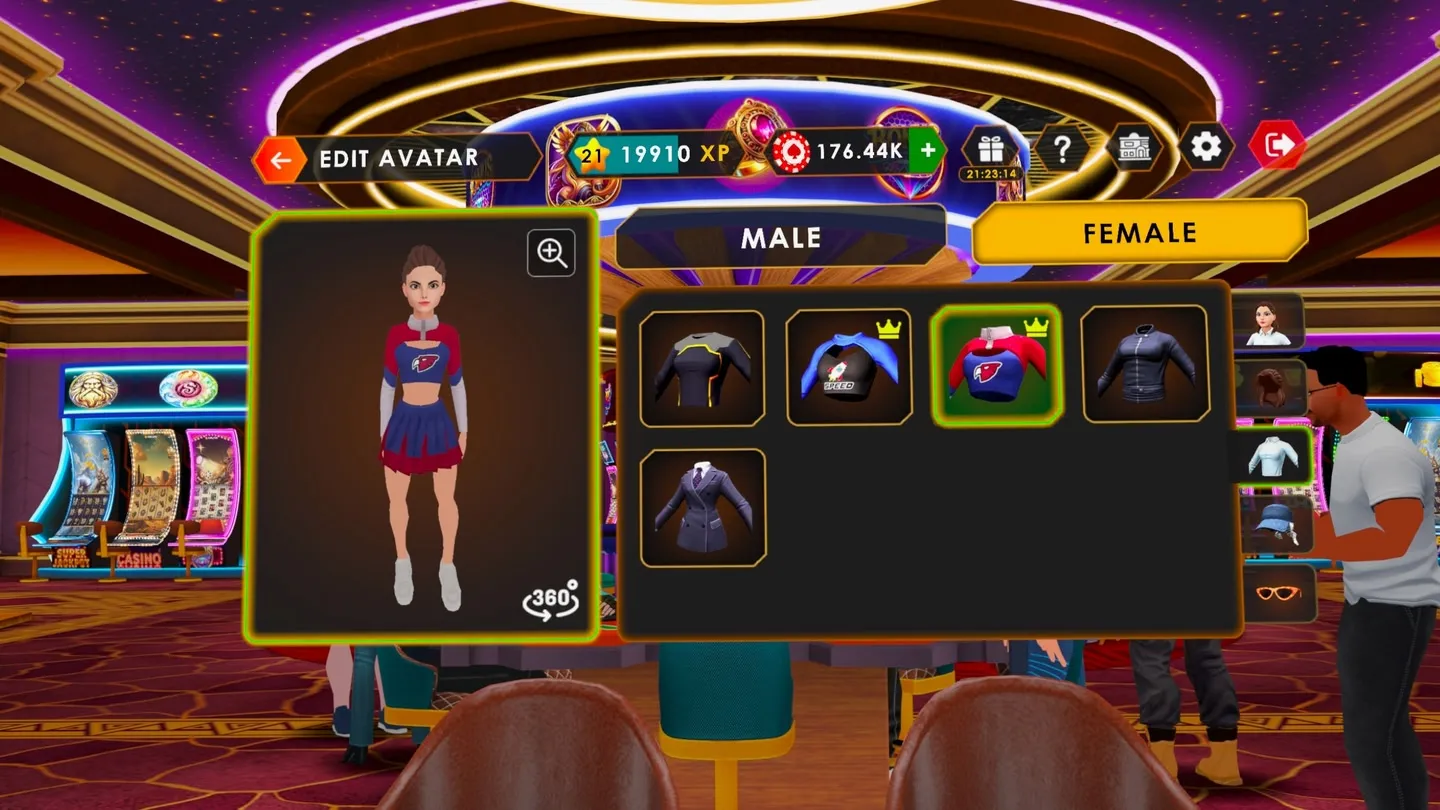Open the hats category tab
Screen dimensions: 1440x810
click(x=1274, y=524)
